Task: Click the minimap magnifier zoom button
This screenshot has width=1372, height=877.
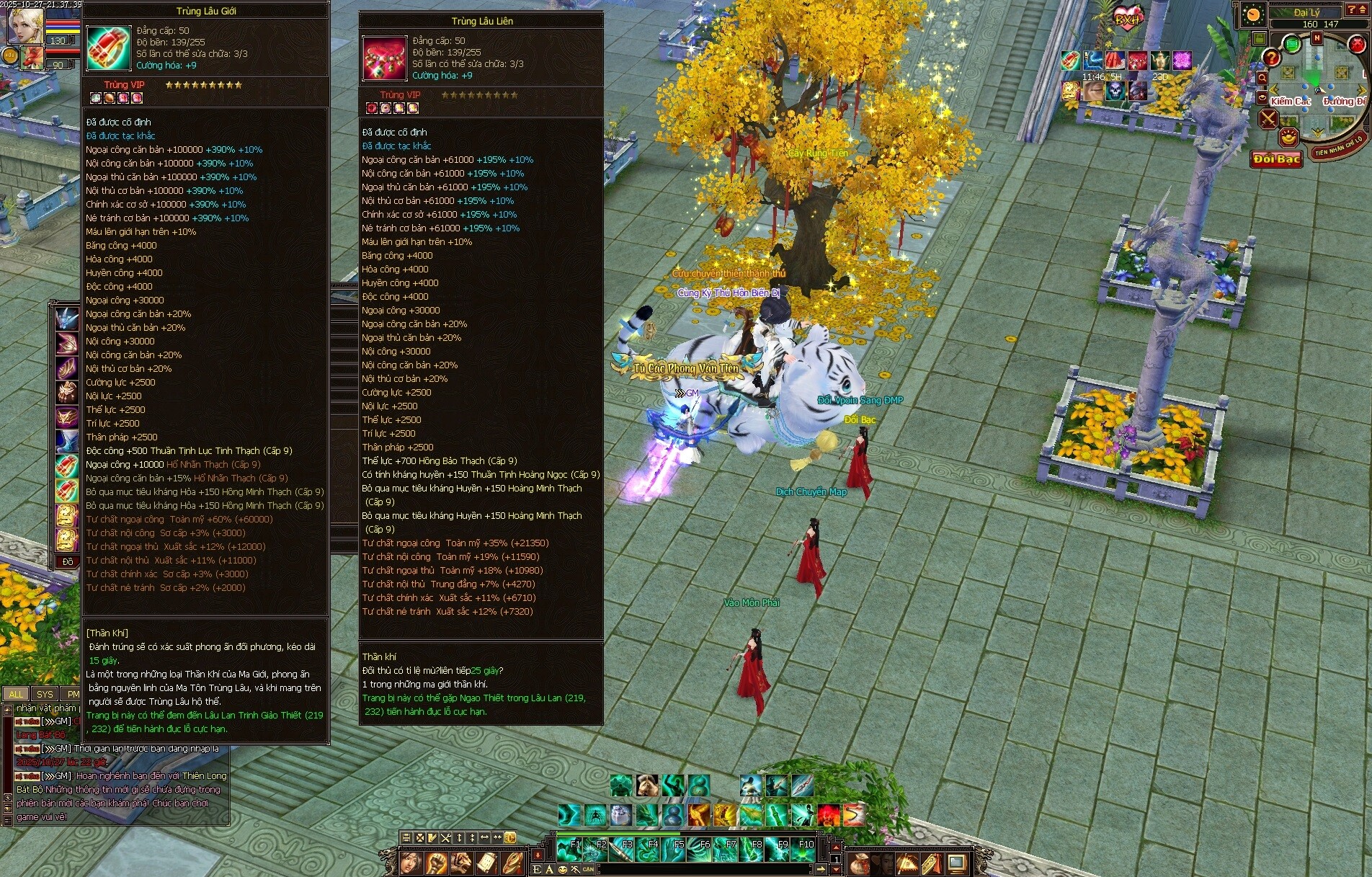Action: (1262, 78)
